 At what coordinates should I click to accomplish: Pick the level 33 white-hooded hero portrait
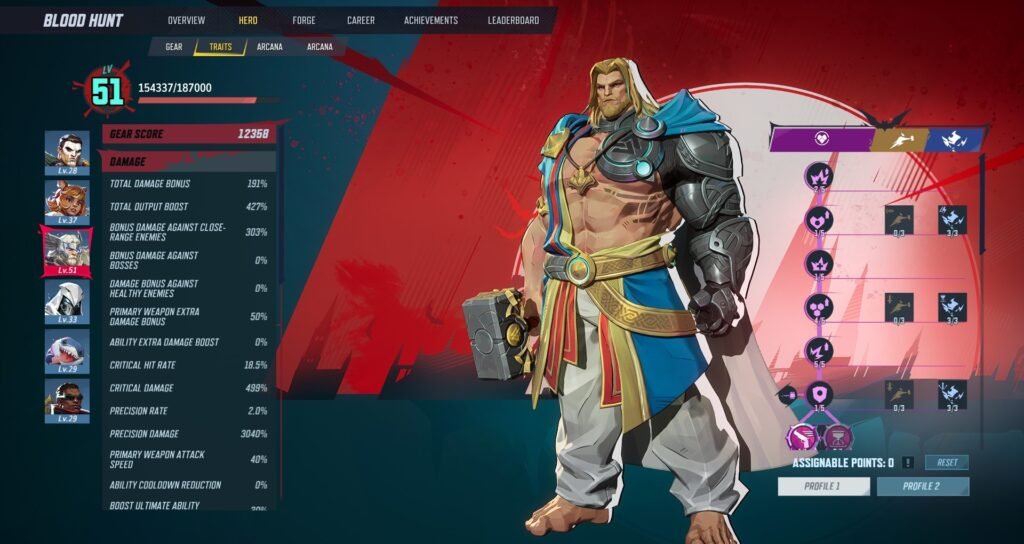(x=67, y=299)
